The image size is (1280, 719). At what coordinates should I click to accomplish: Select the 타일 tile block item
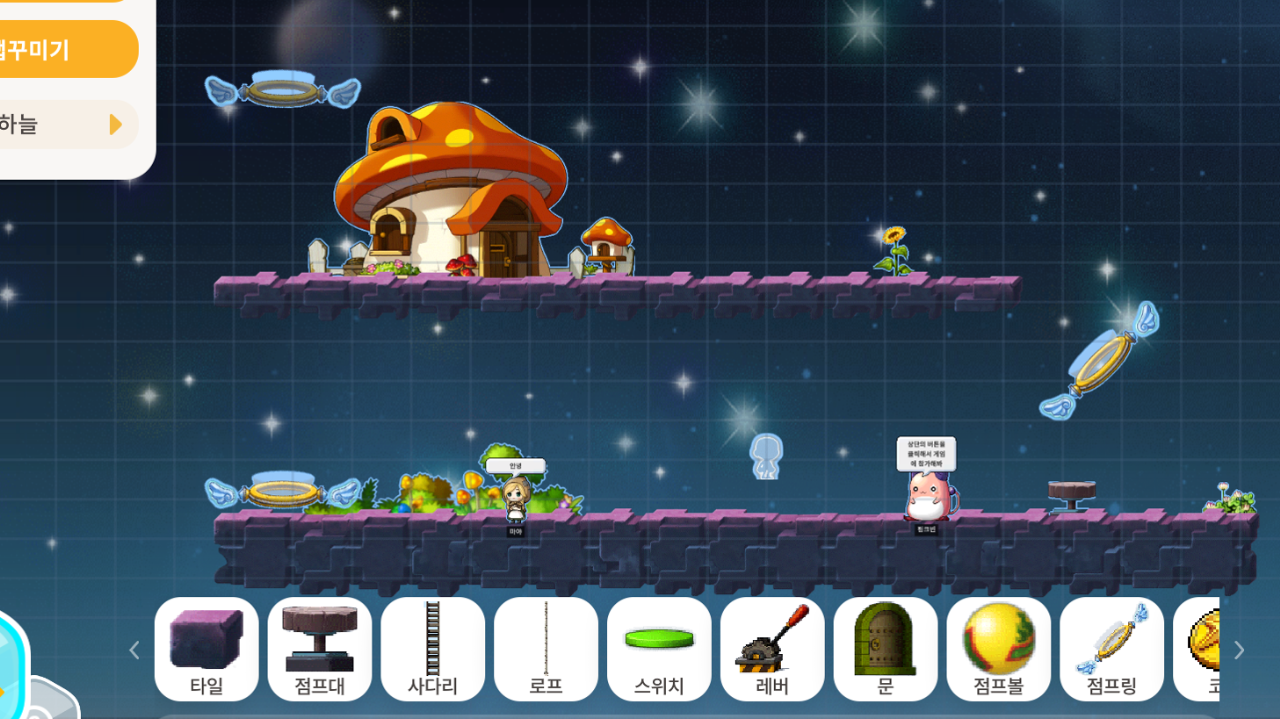[206, 648]
